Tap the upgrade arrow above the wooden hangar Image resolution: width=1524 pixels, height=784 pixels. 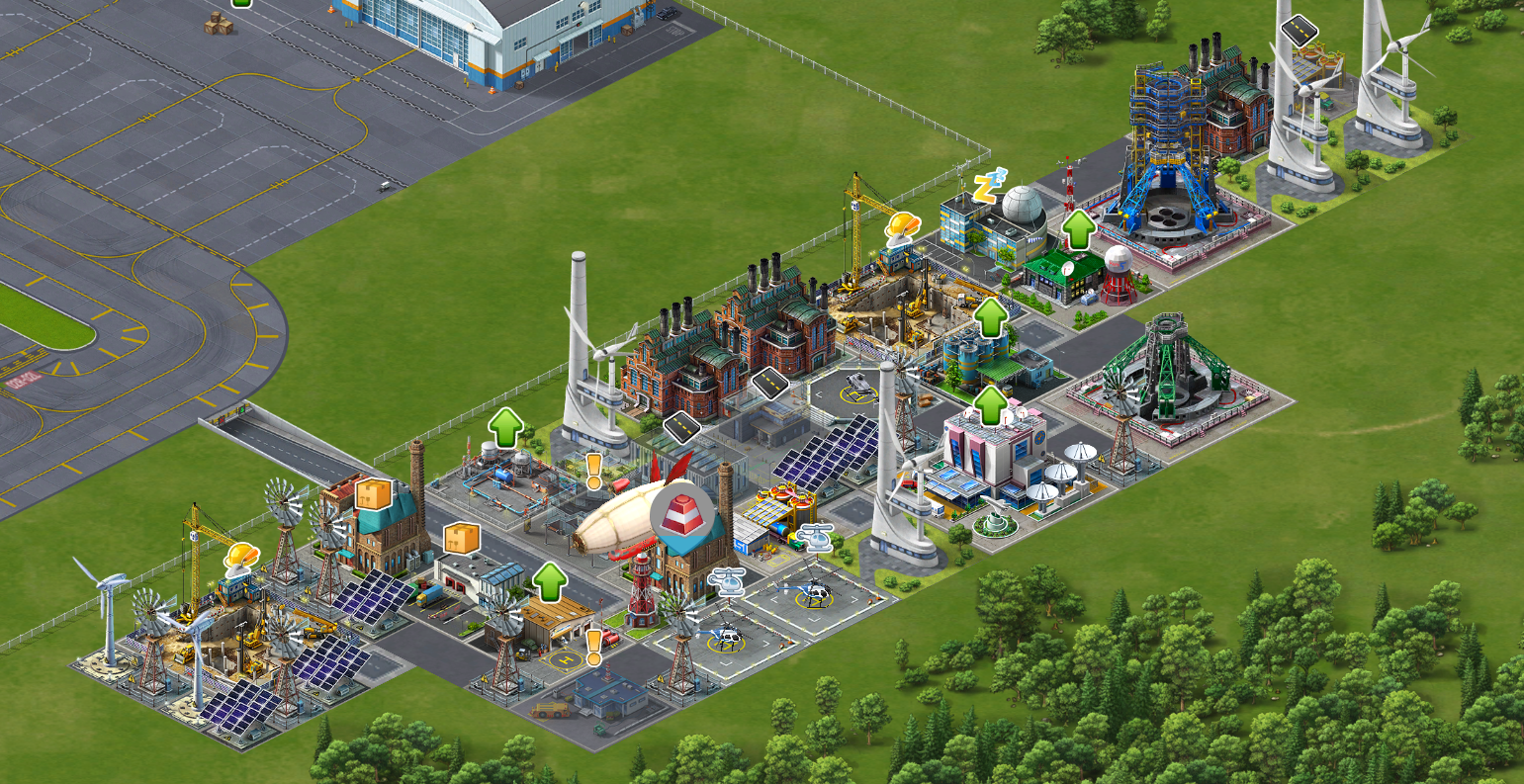pos(550,582)
